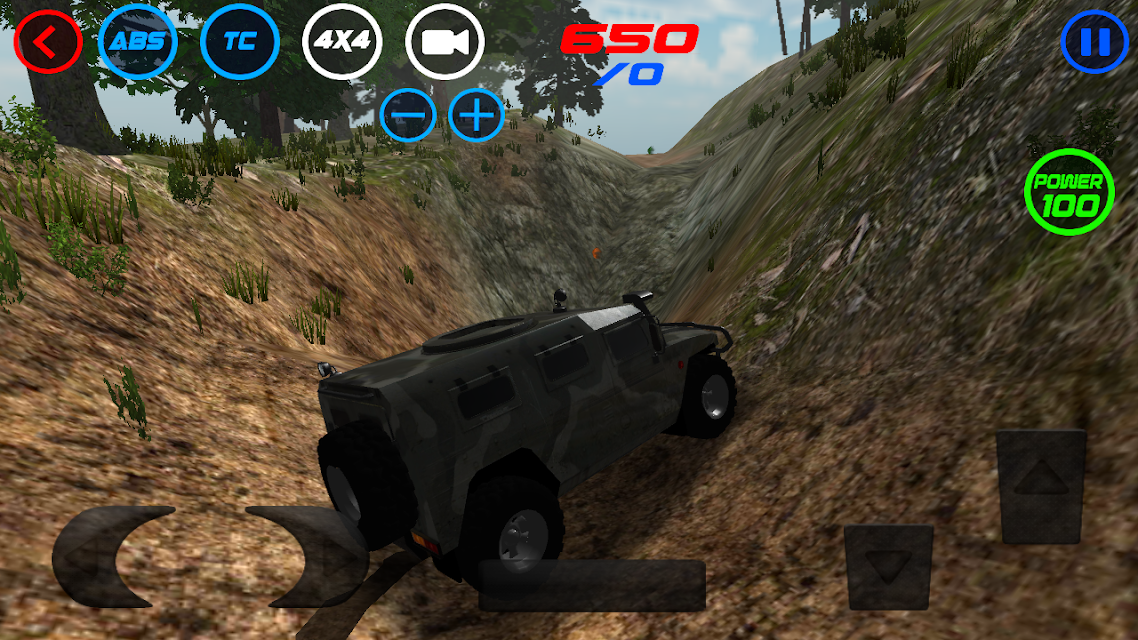
Task: Tap the wide dark bar button
Action: point(592,585)
